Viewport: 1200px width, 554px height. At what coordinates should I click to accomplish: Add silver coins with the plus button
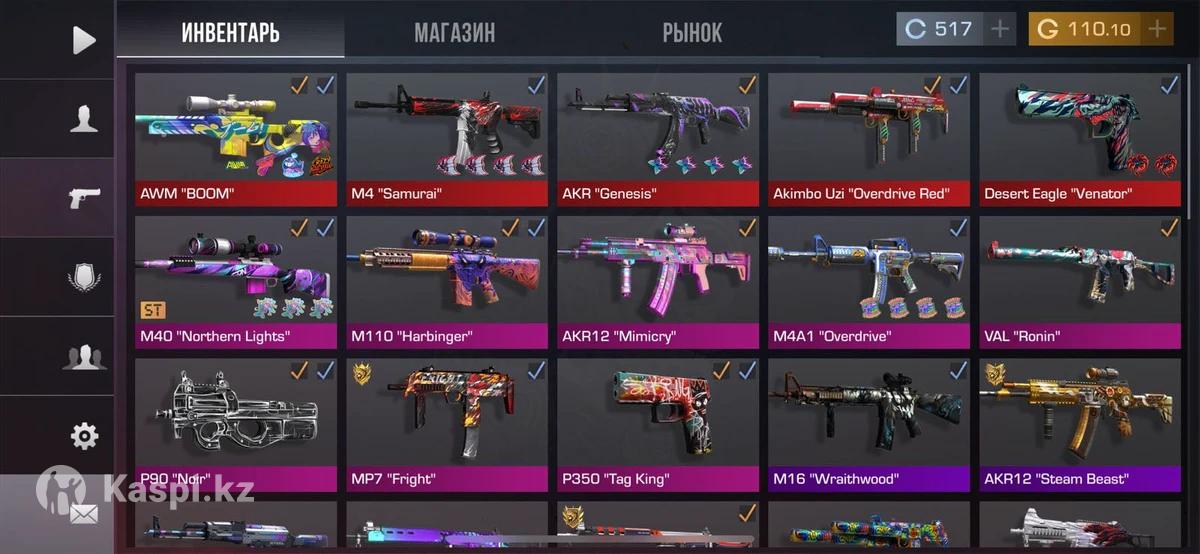coord(1000,29)
